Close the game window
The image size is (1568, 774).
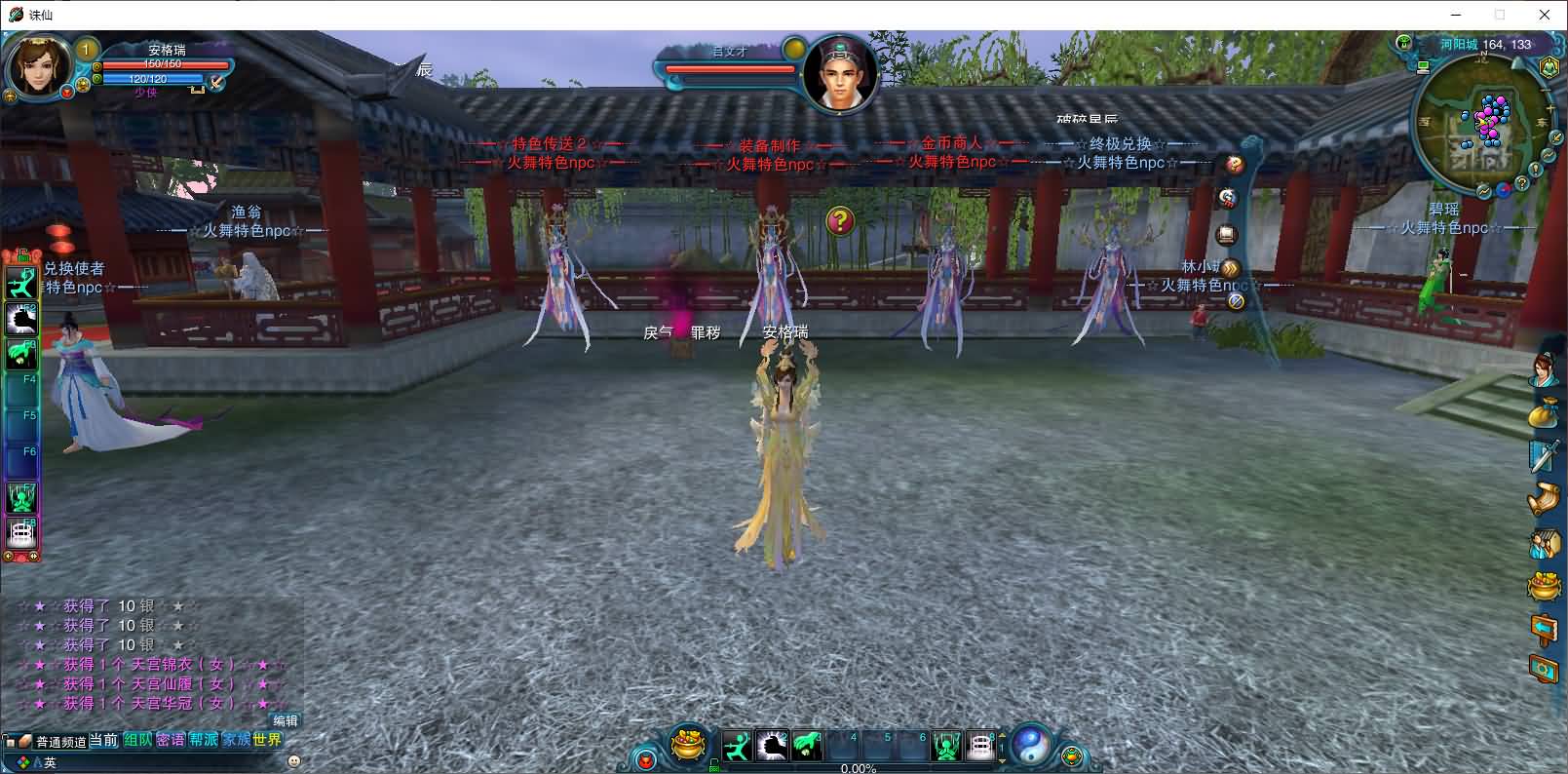click(x=1545, y=15)
